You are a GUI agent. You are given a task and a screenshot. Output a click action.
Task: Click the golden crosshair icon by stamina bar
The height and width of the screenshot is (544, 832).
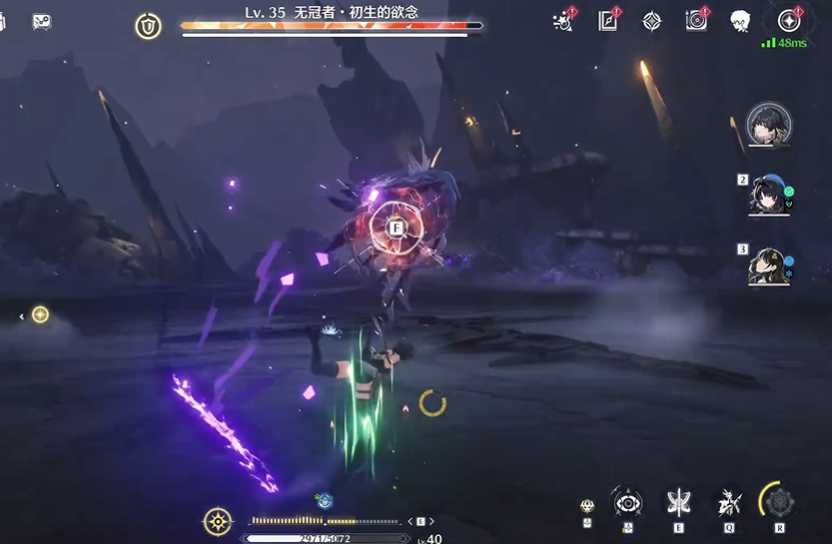tap(217, 521)
